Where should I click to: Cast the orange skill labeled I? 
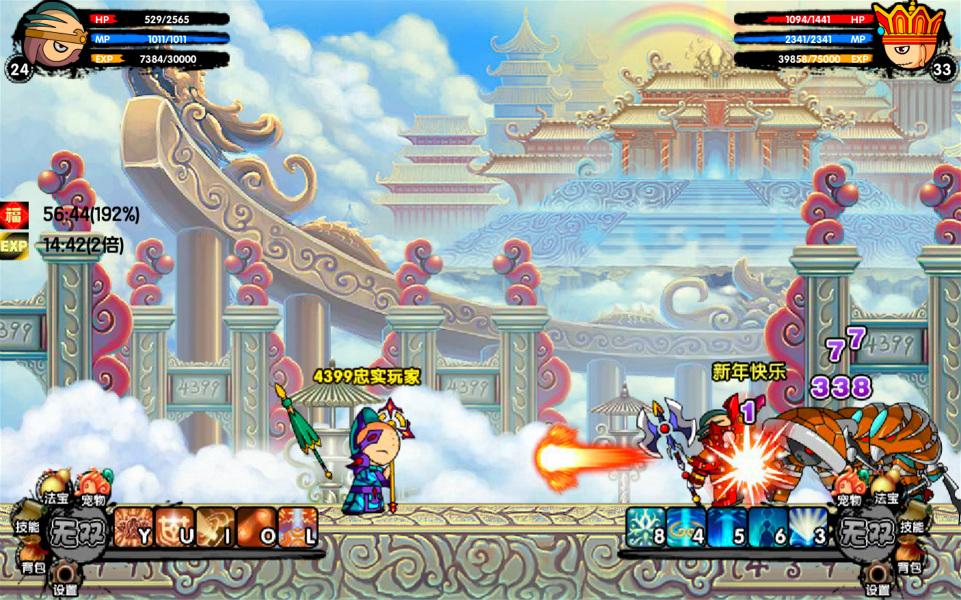click(215, 527)
